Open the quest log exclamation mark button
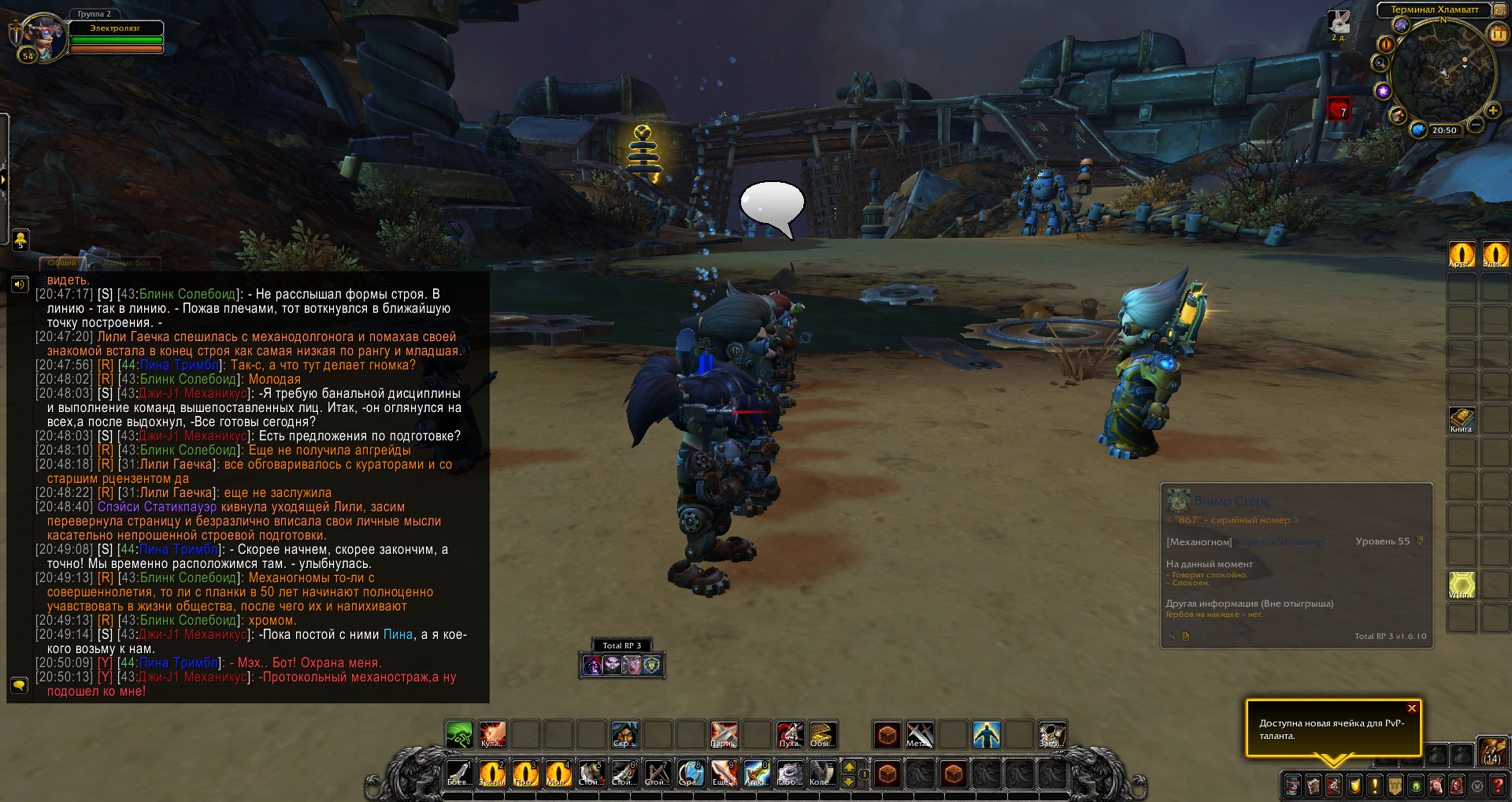This screenshot has height=802, width=1512. [x=1375, y=785]
